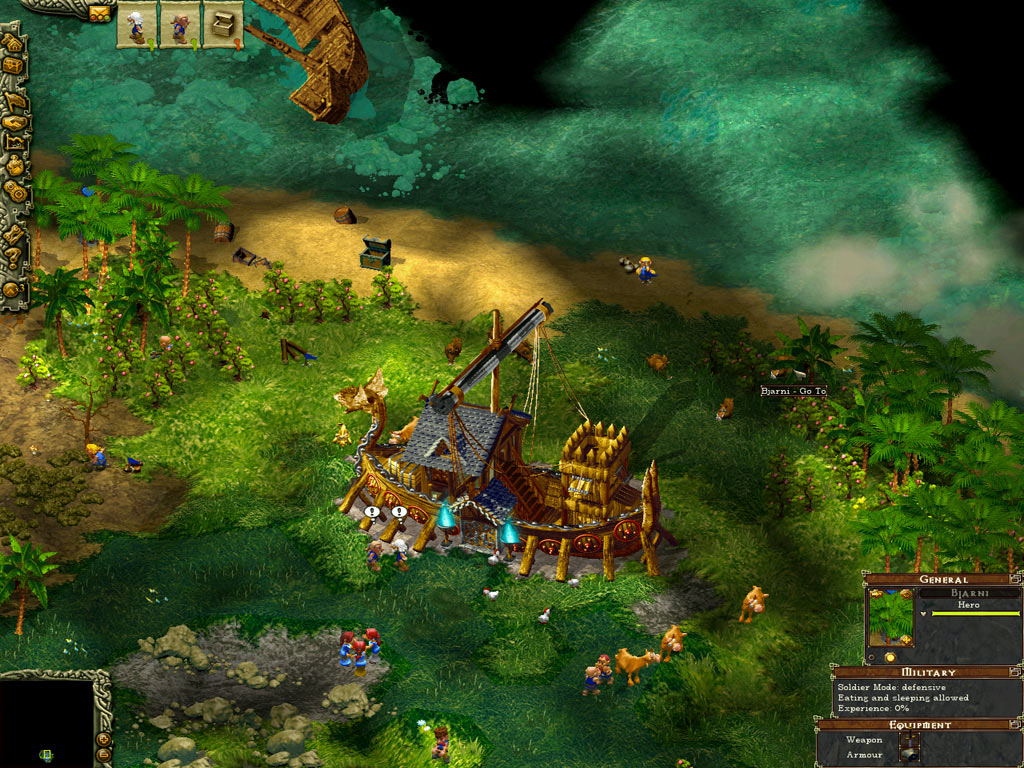Open the house building menu

click(13, 43)
